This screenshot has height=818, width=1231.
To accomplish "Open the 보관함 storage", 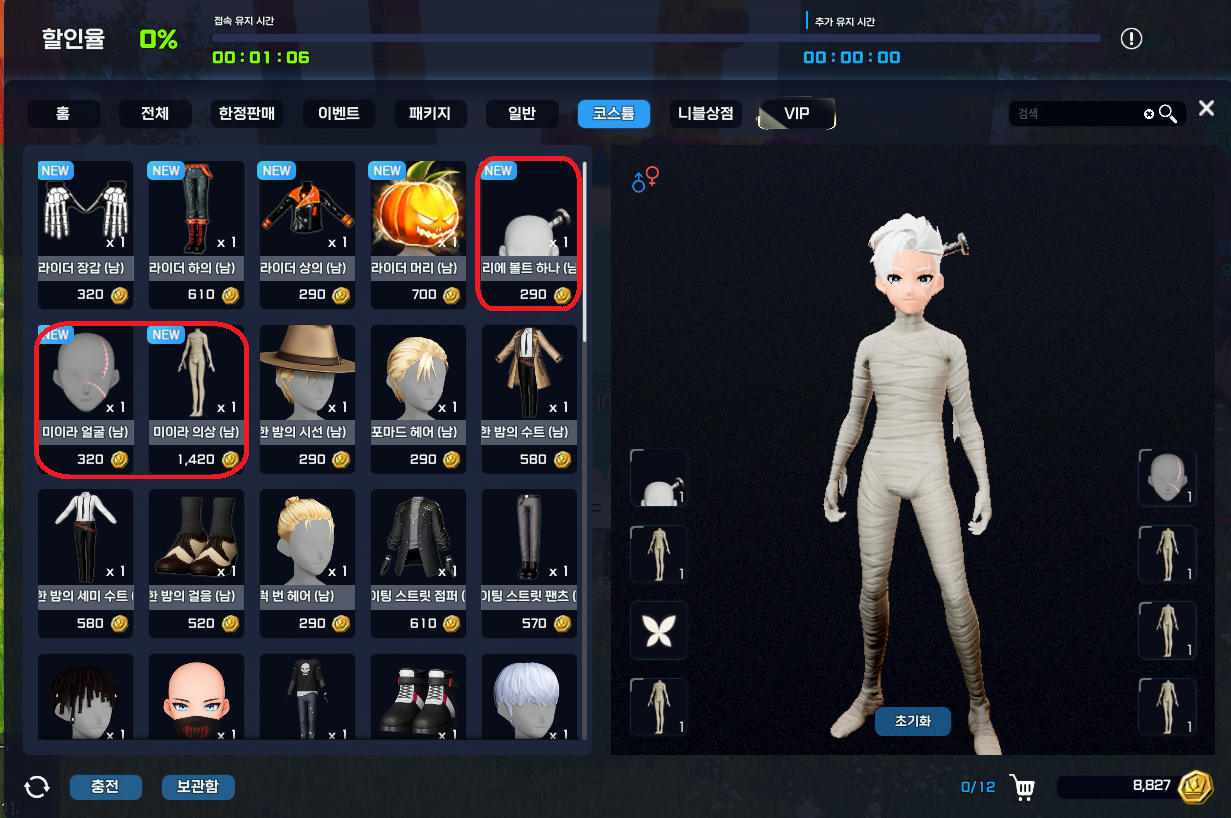I will point(198,787).
